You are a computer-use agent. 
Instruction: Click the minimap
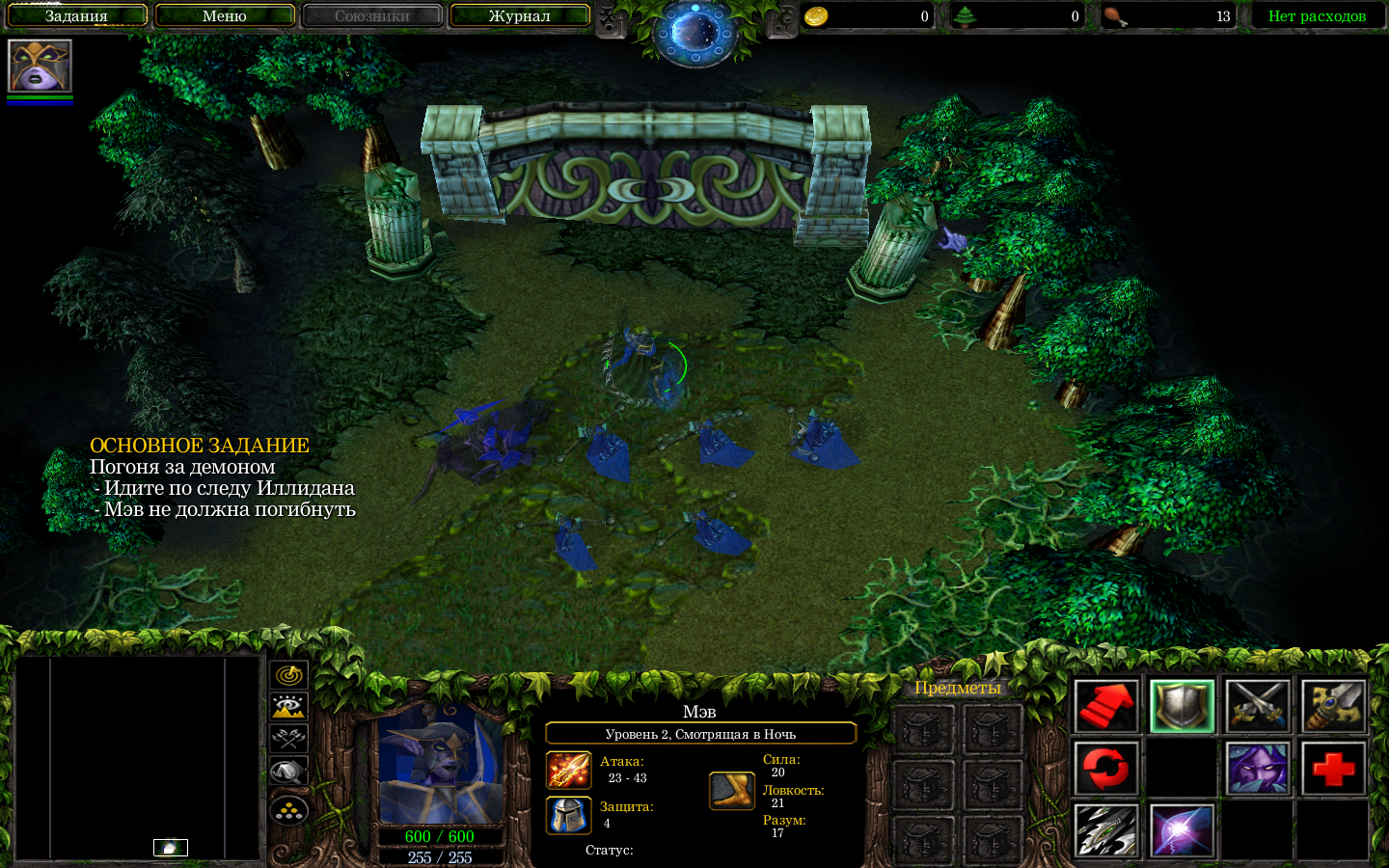(137, 758)
